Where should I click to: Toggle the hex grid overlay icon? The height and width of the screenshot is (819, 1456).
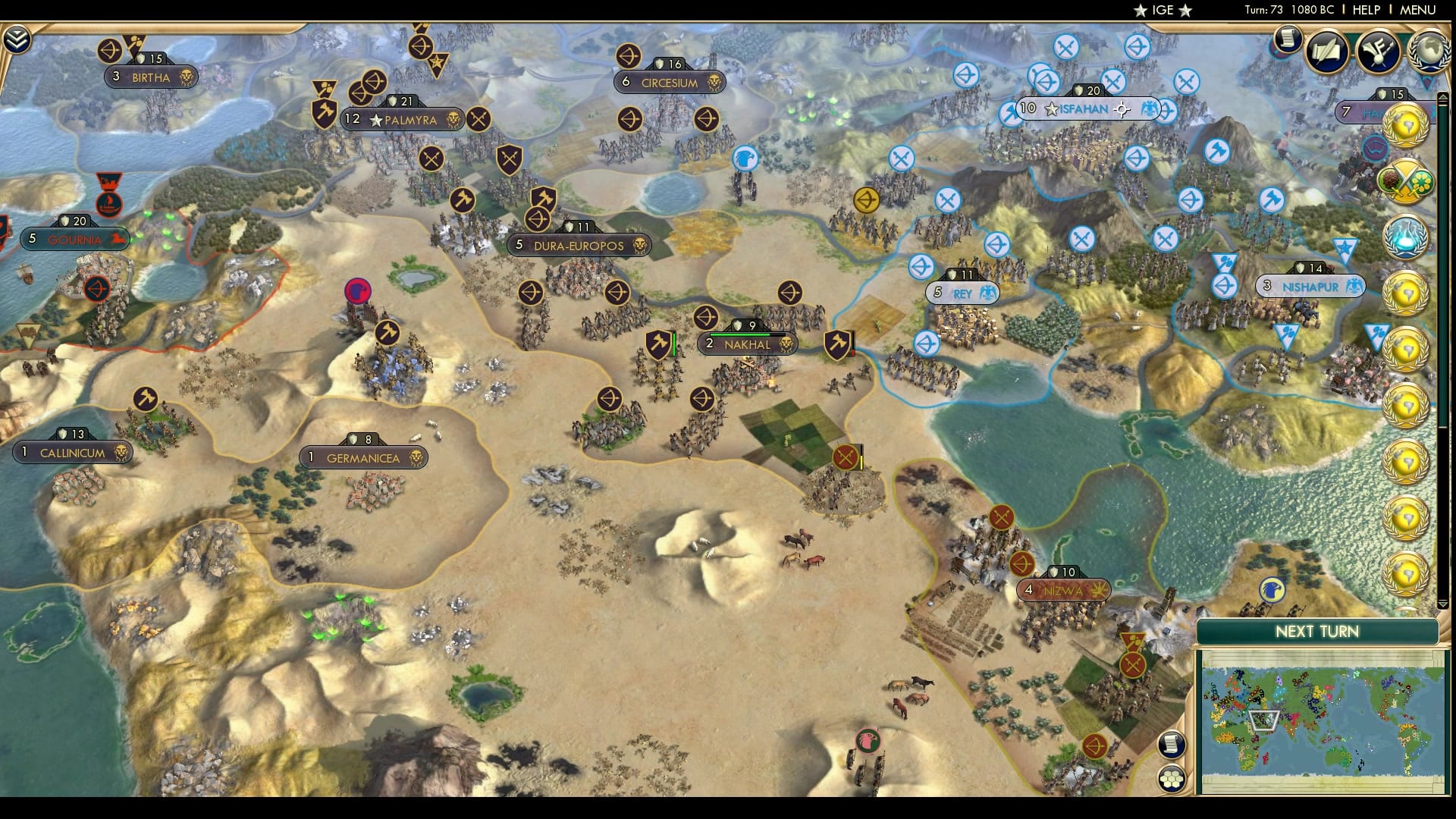1171,777
